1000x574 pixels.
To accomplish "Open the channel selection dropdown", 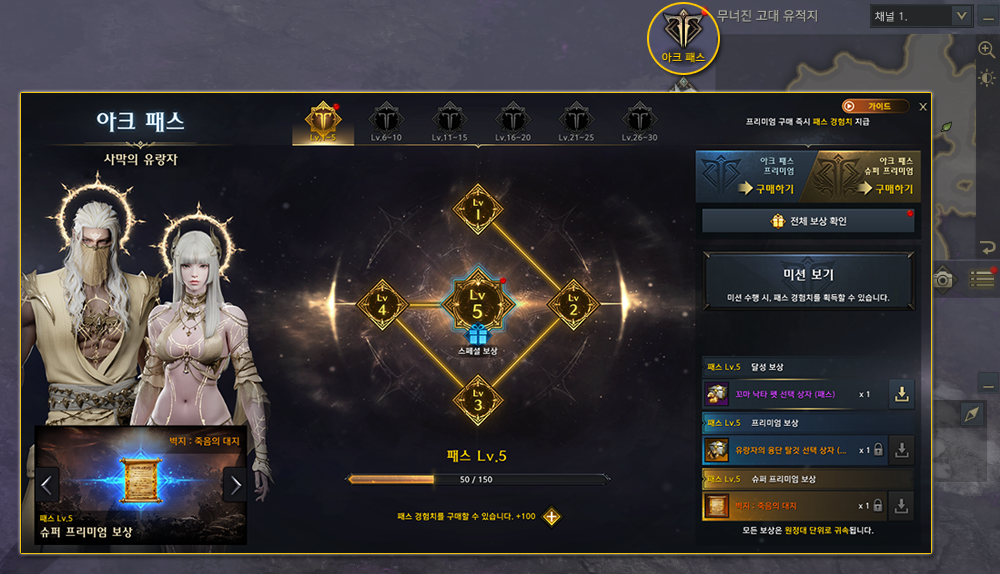I will click(960, 16).
